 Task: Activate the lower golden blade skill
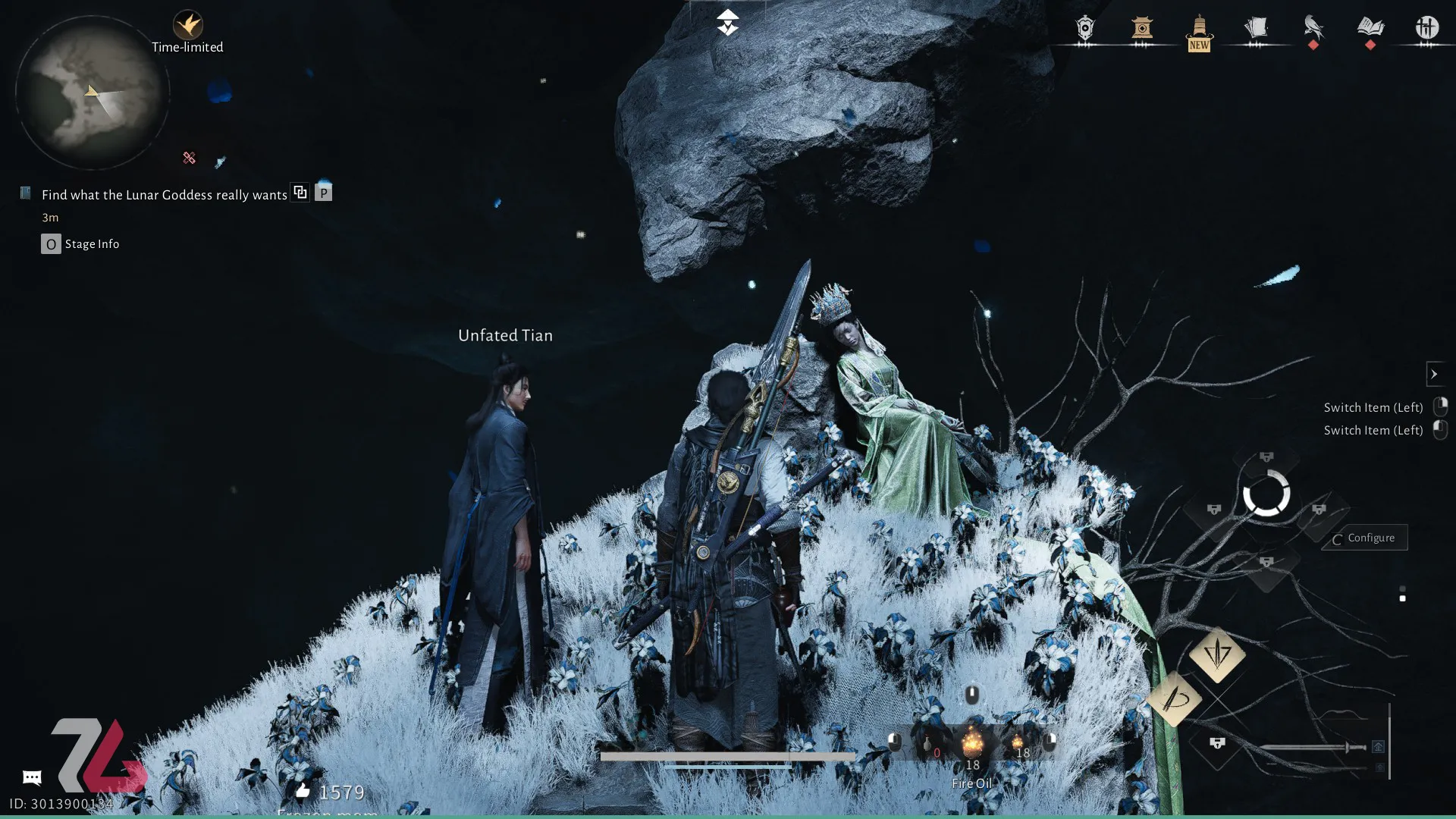(x=1174, y=699)
